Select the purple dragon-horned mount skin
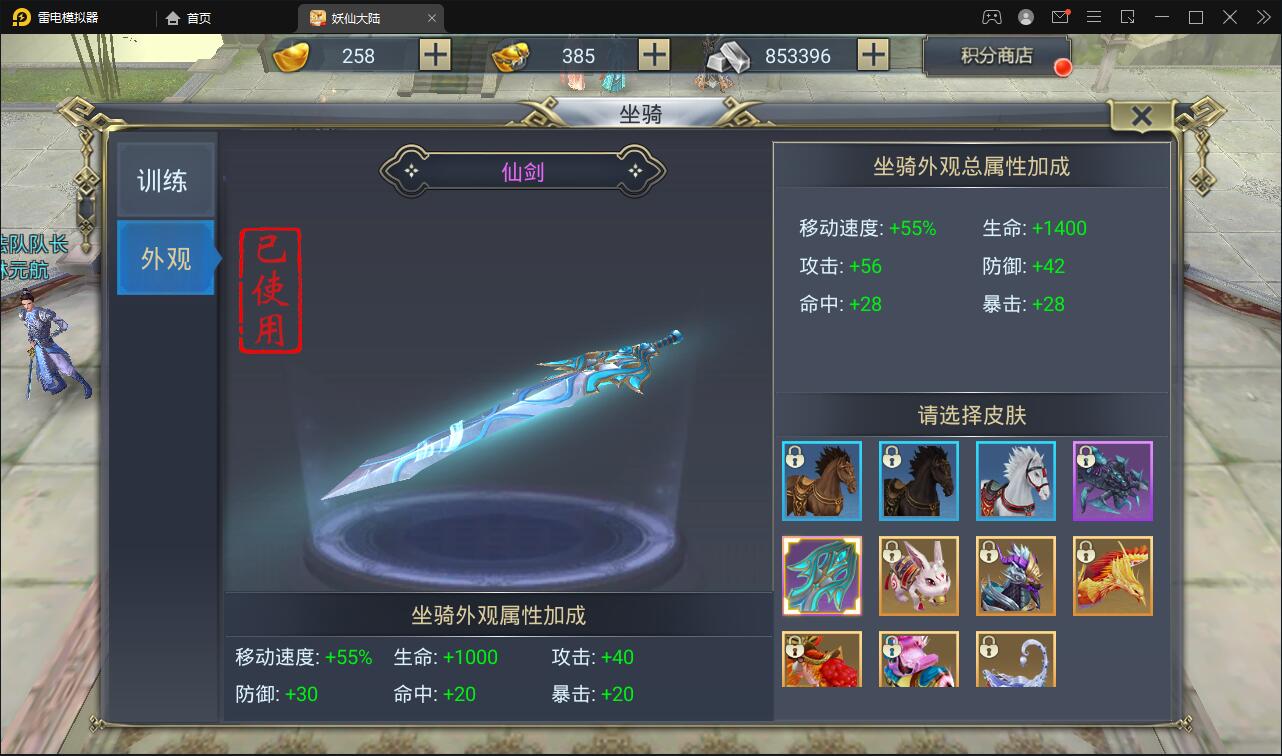Image resolution: width=1282 pixels, height=756 pixels. point(1016,576)
